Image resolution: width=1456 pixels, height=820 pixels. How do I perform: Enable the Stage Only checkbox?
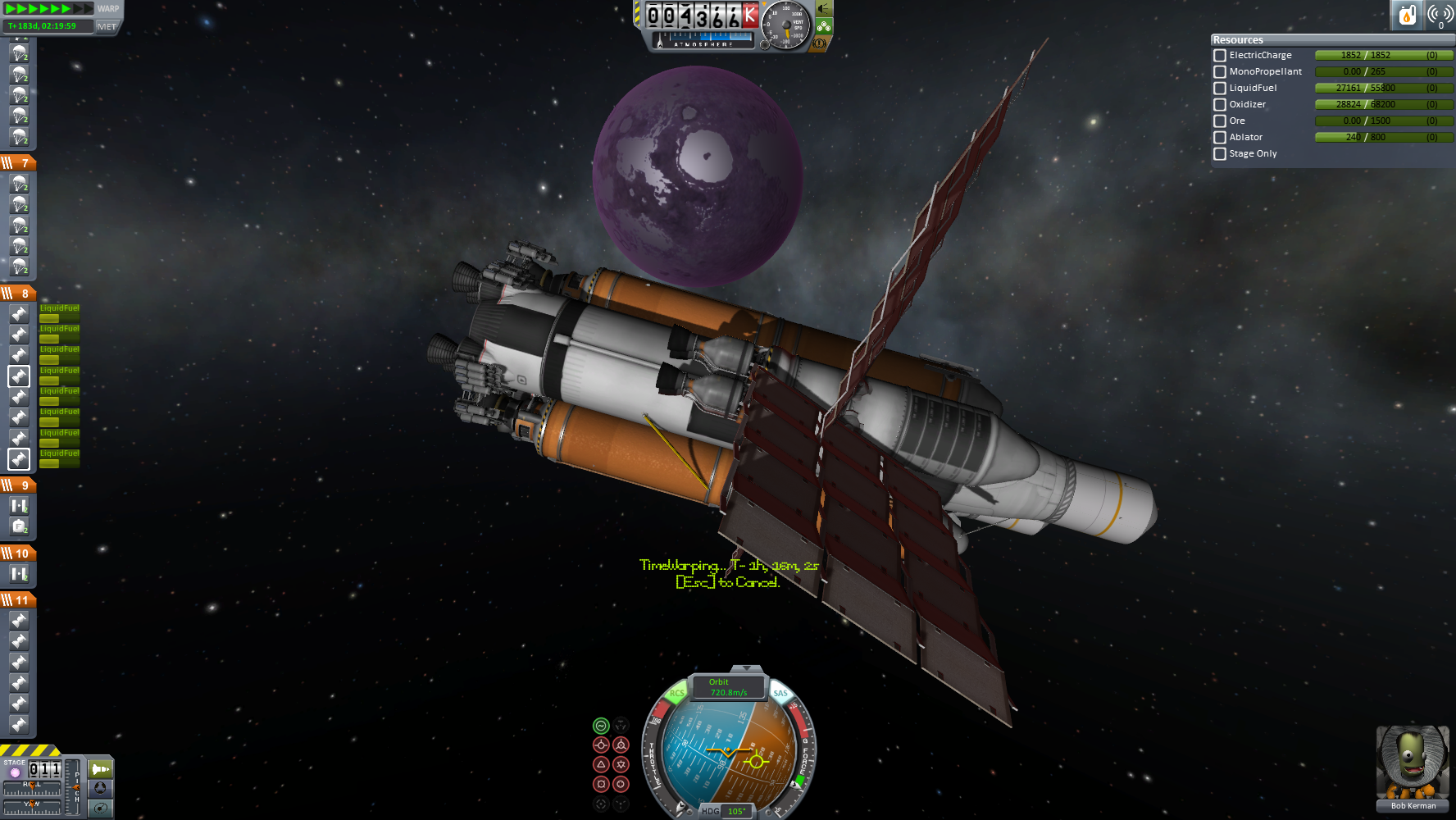click(1220, 154)
